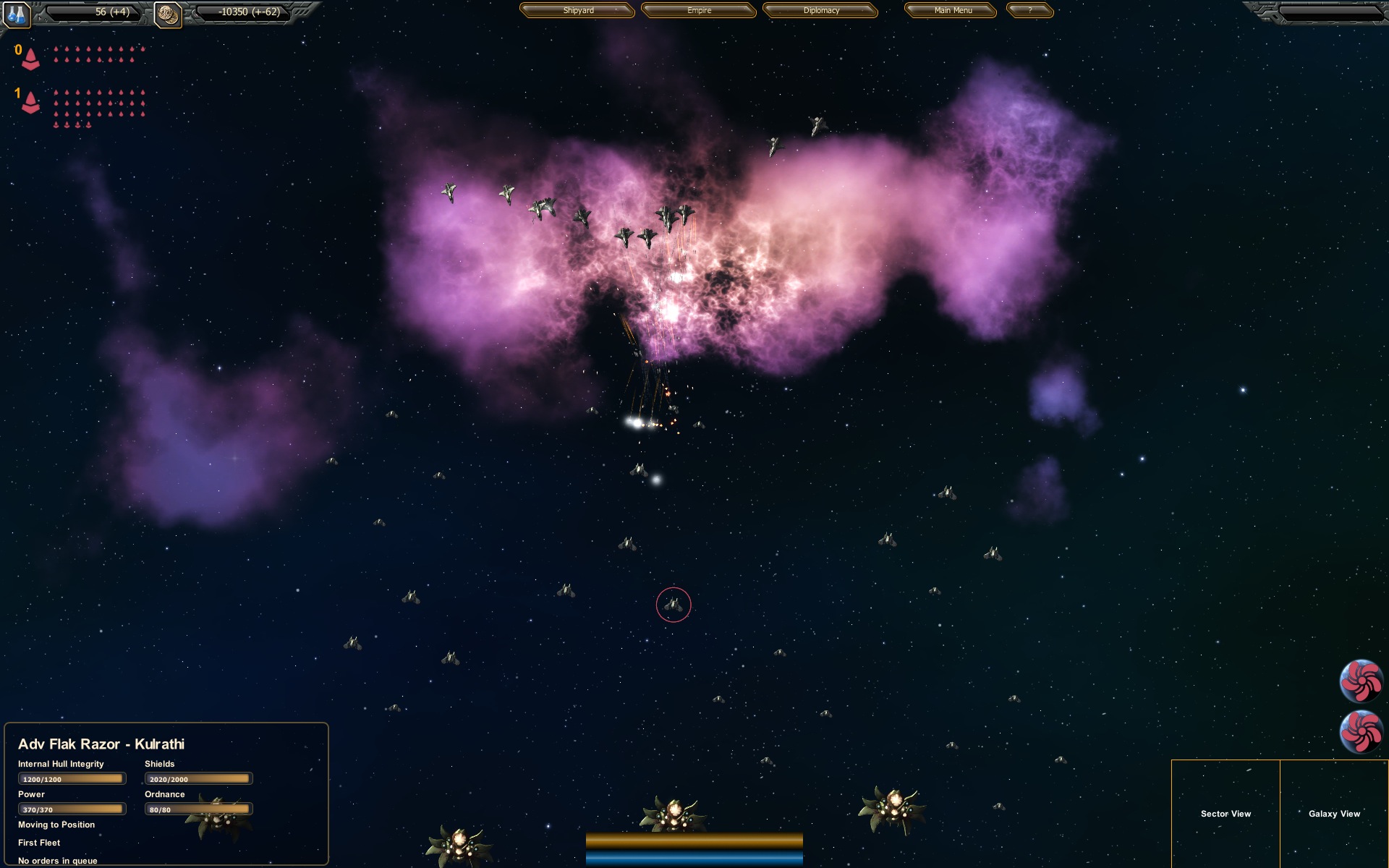Switch to Sector View
Image resolution: width=1389 pixels, height=868 pixels.
click(1226, 814)
